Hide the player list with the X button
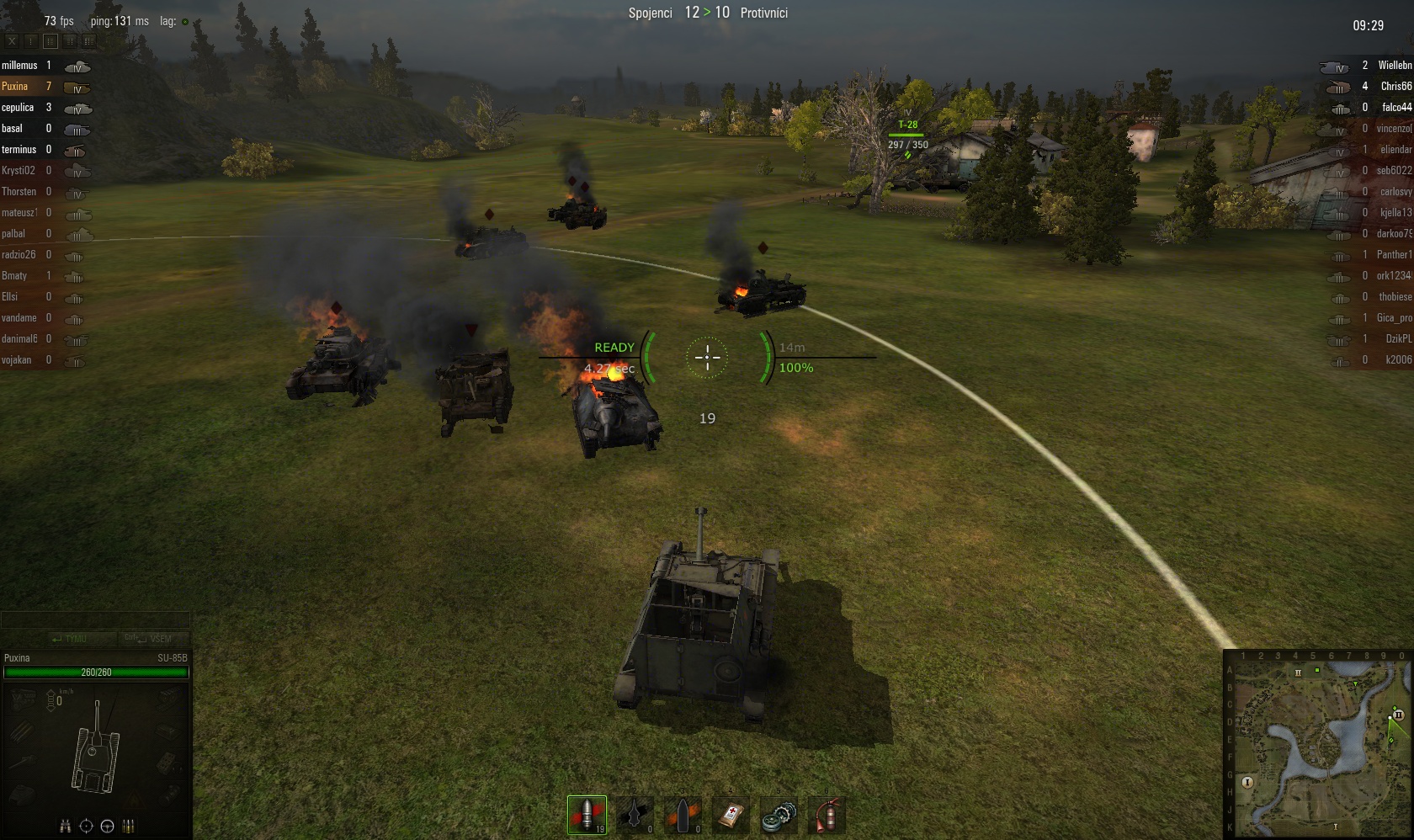 point(12,40)
